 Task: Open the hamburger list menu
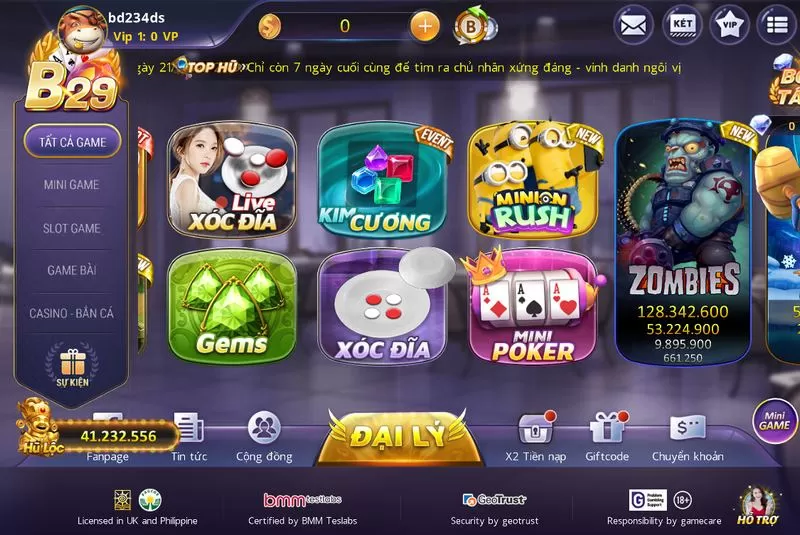click(x=777, y=25)
